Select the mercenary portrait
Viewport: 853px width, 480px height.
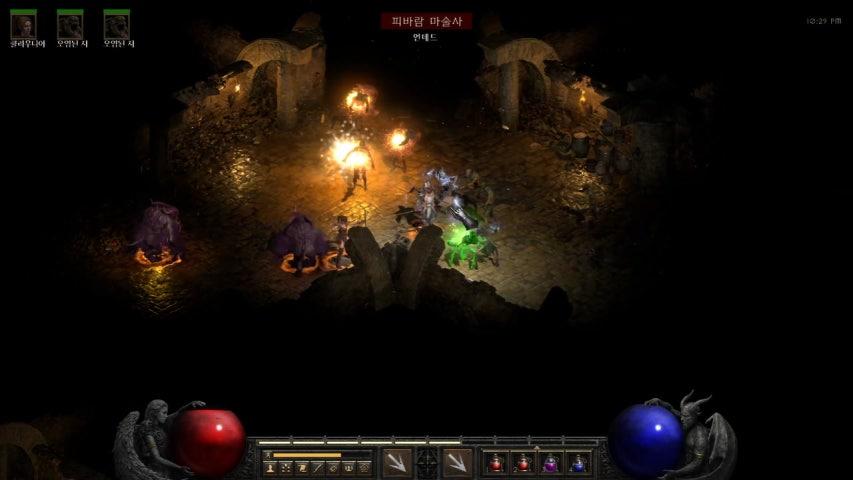(23, 25)
